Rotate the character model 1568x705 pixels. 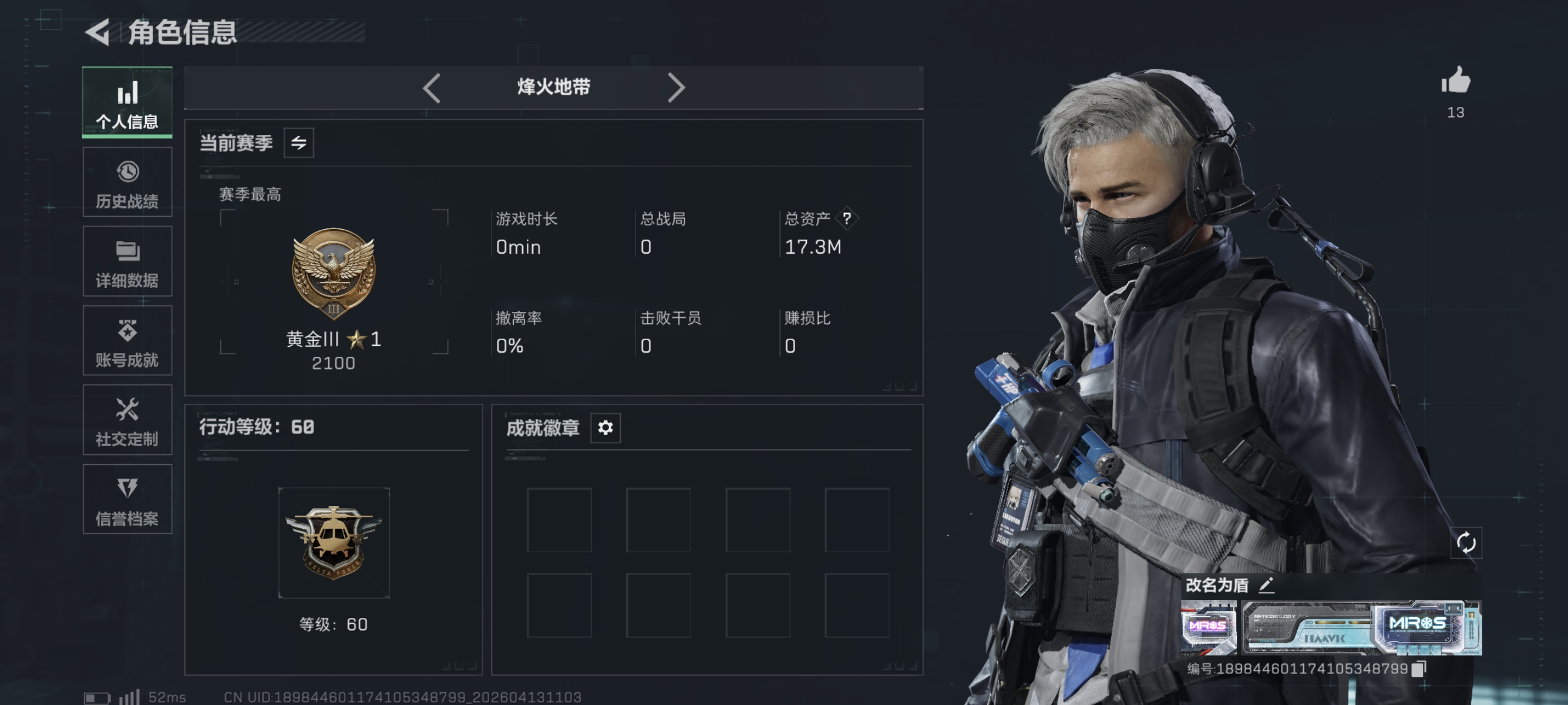click(x=1468, y=542)
